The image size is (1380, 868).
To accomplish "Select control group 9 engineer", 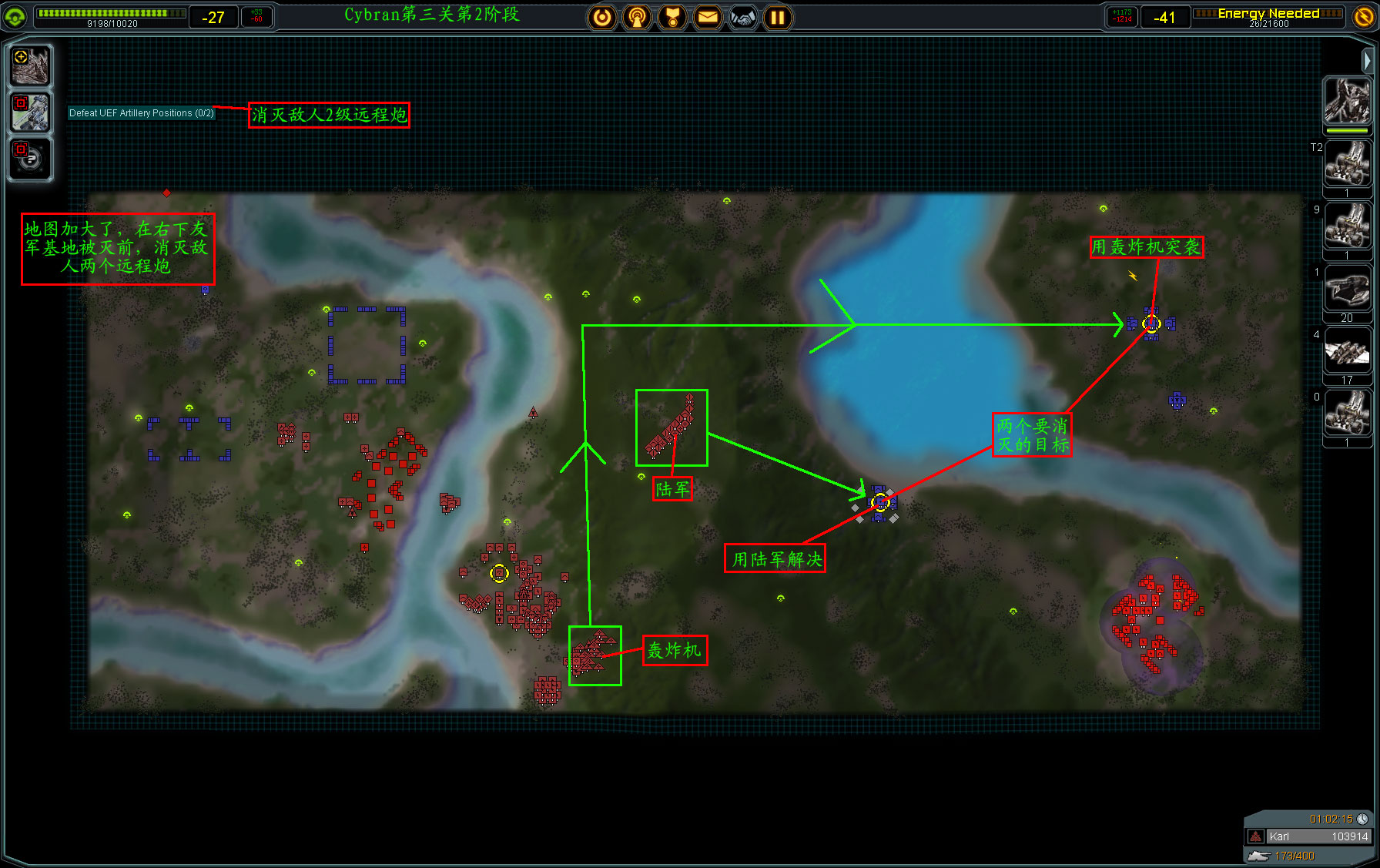I will pyautogui.click(x=1347, y=226).
